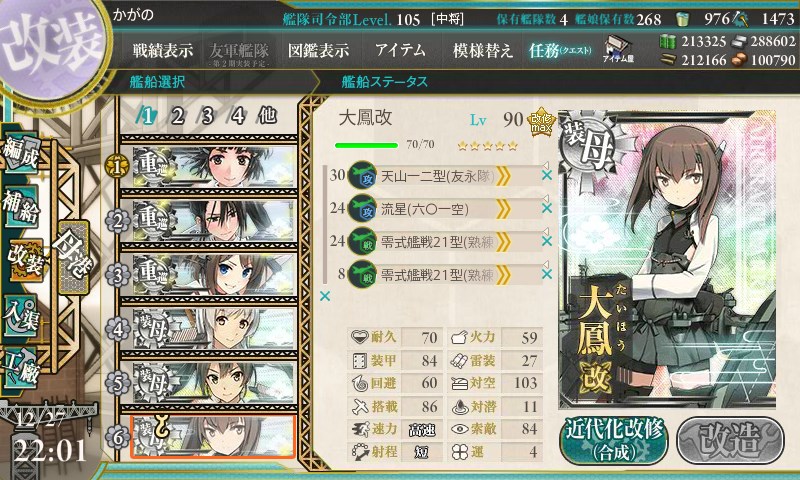Switch to fleet tab 2
This screenshot has height=480, width=800.
pos(177,115)
